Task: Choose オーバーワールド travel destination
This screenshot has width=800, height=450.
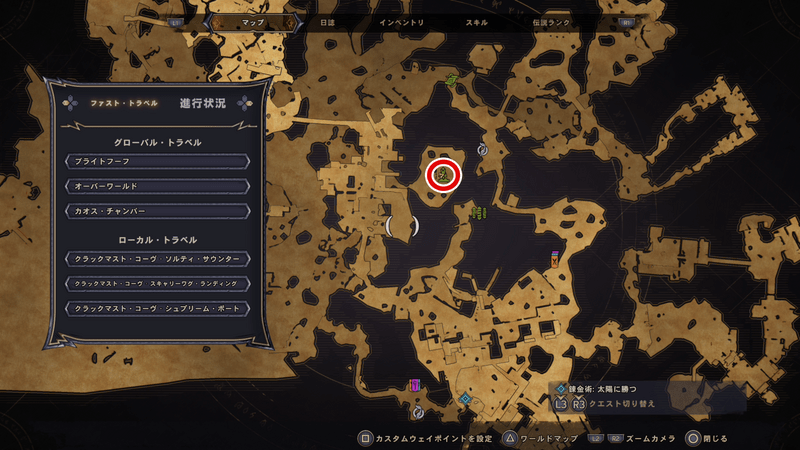Action: point(155,186)
